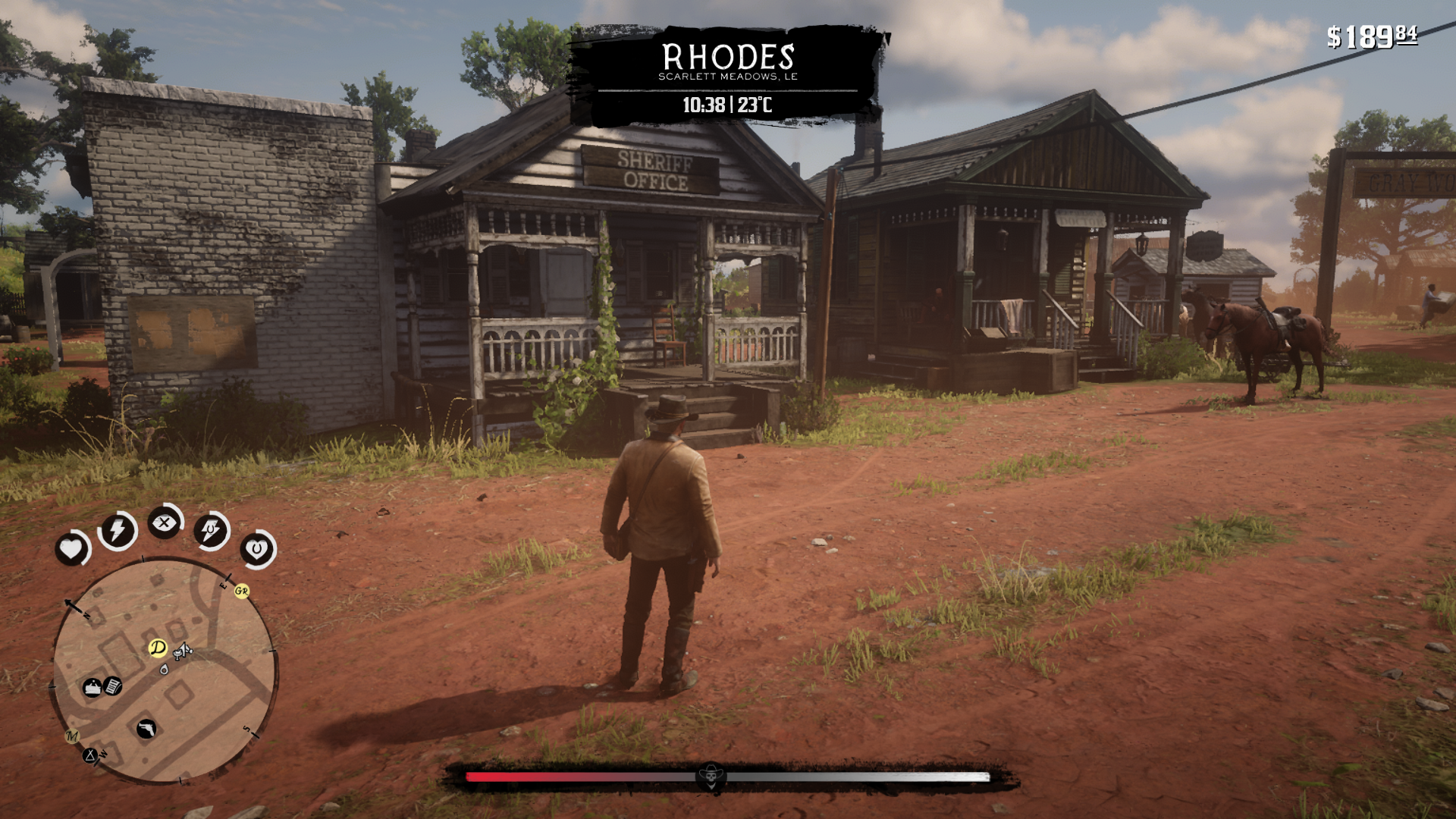This screenshot has width=1456, height=819.
Task: Select the train station map icon
Action: pos(93,688)
